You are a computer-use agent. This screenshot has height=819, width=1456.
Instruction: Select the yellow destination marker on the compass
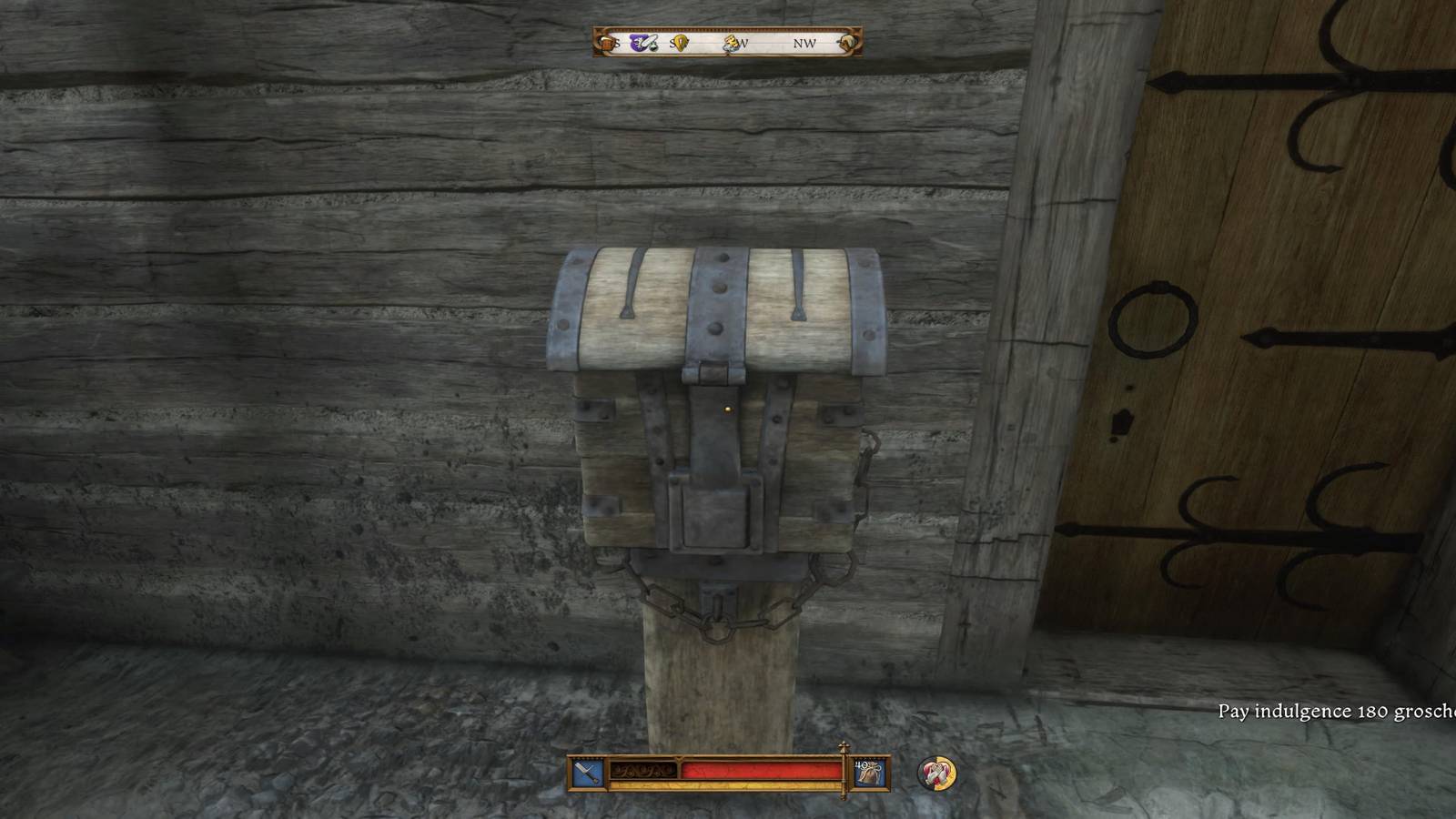679,43
